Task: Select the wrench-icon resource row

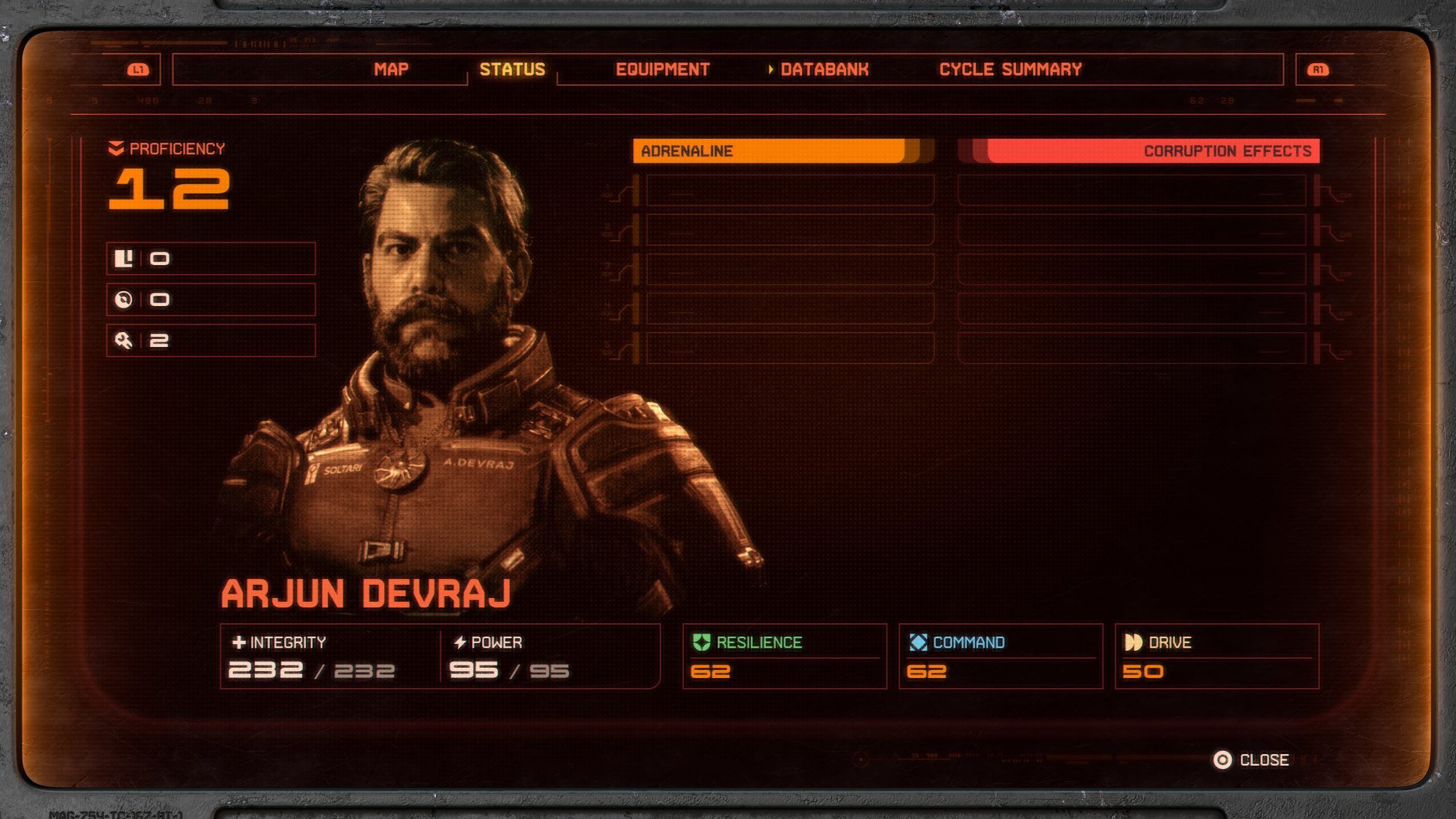Action: [210, 341]
